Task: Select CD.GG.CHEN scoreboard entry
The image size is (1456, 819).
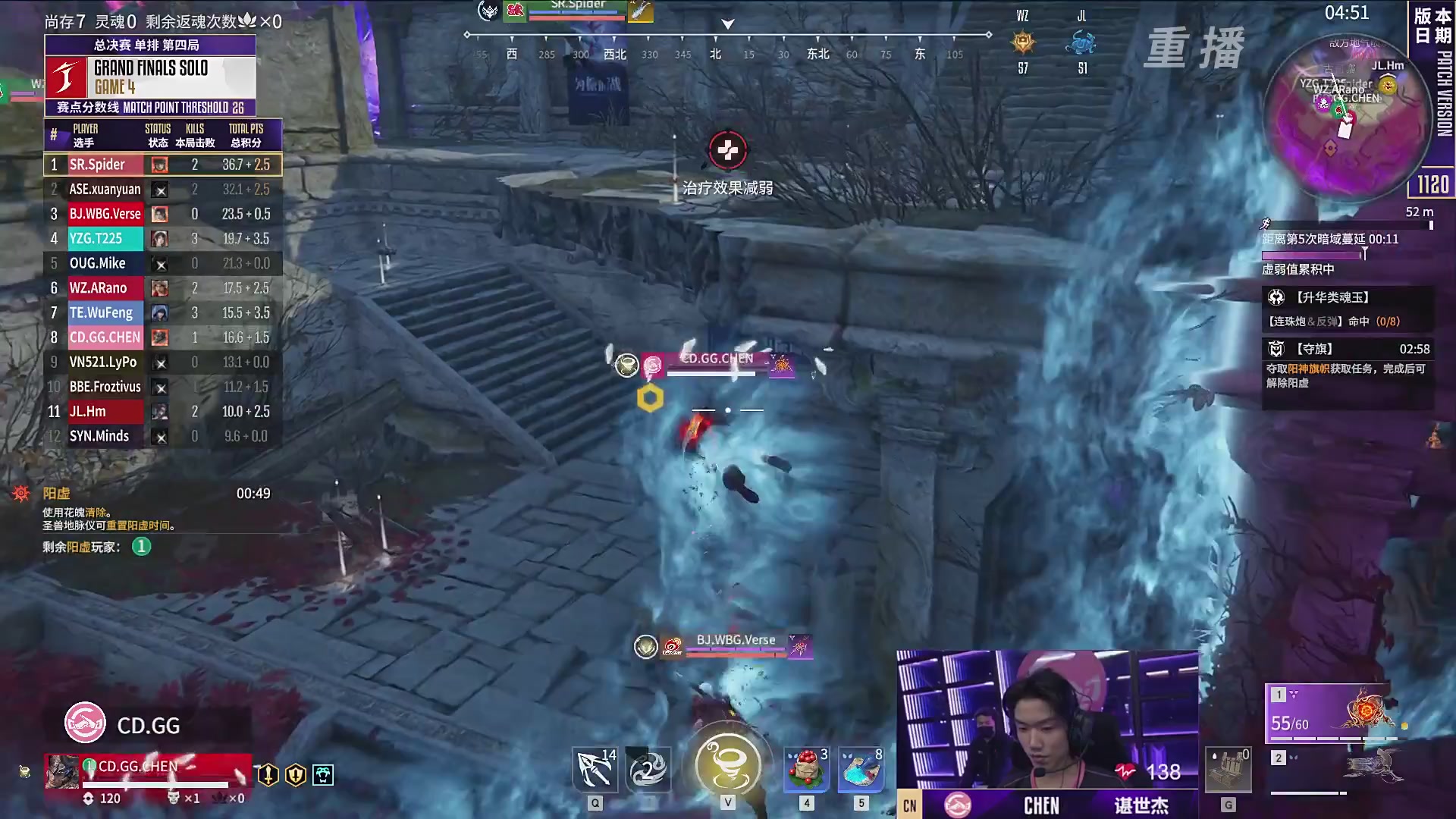Action: [162, 337]
